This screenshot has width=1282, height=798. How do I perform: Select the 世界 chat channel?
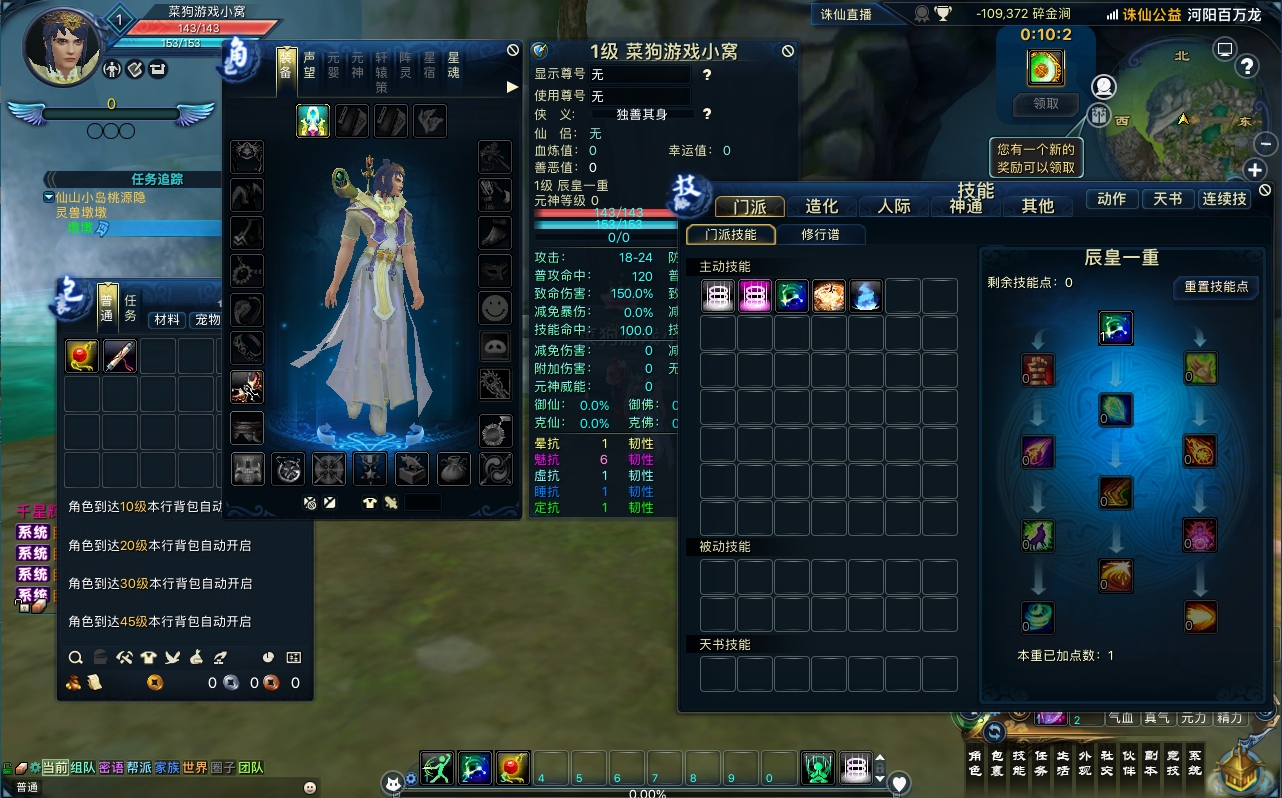point(195,768)
